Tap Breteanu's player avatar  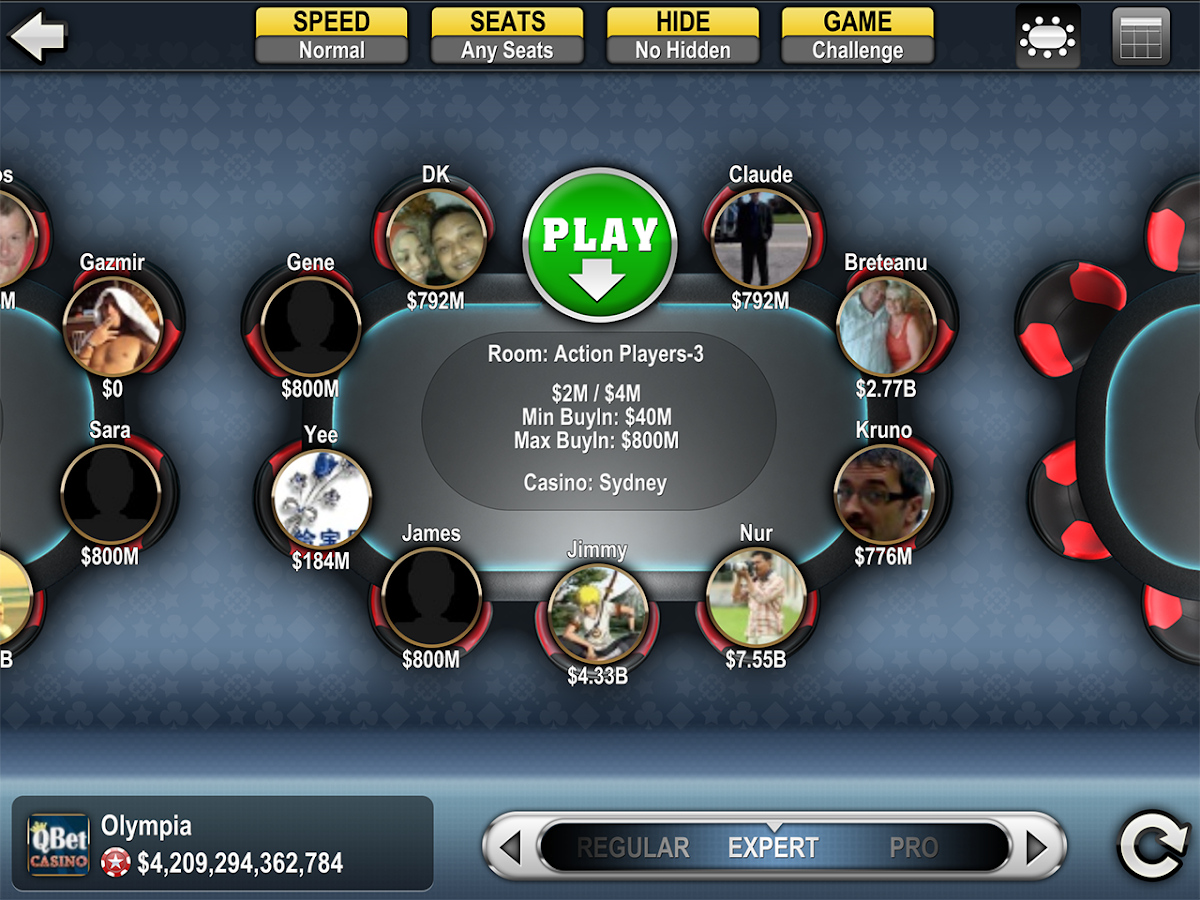(x=885, y=327)
